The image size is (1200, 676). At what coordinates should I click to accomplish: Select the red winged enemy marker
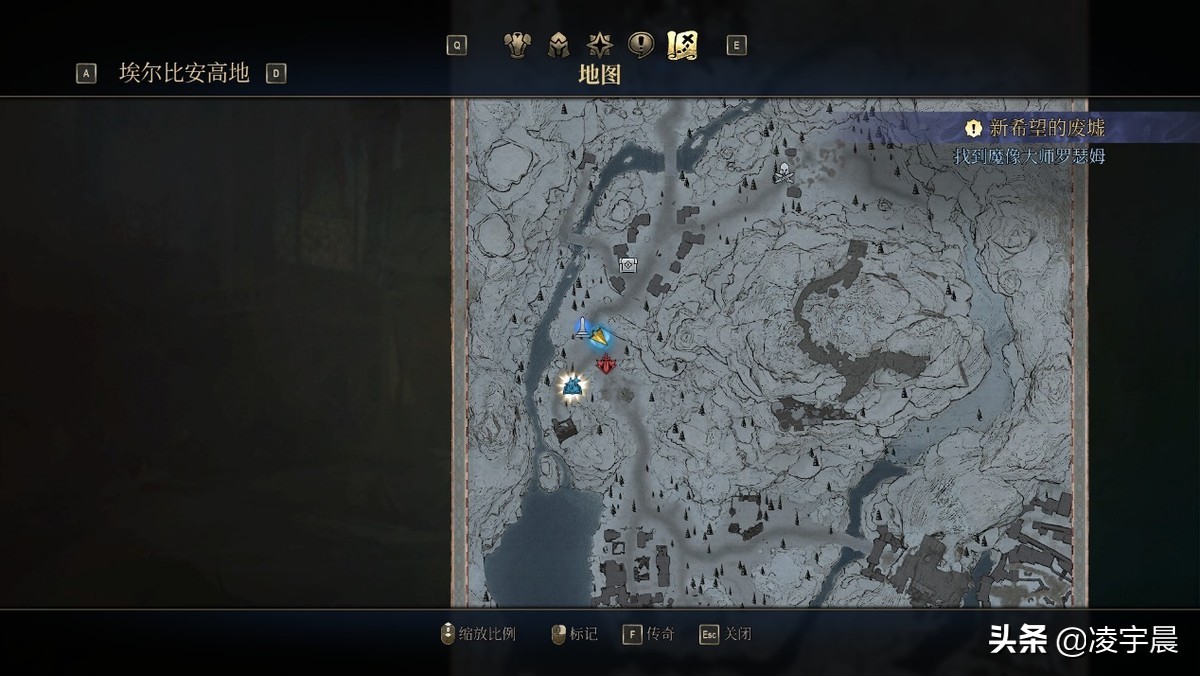point(607,364)
